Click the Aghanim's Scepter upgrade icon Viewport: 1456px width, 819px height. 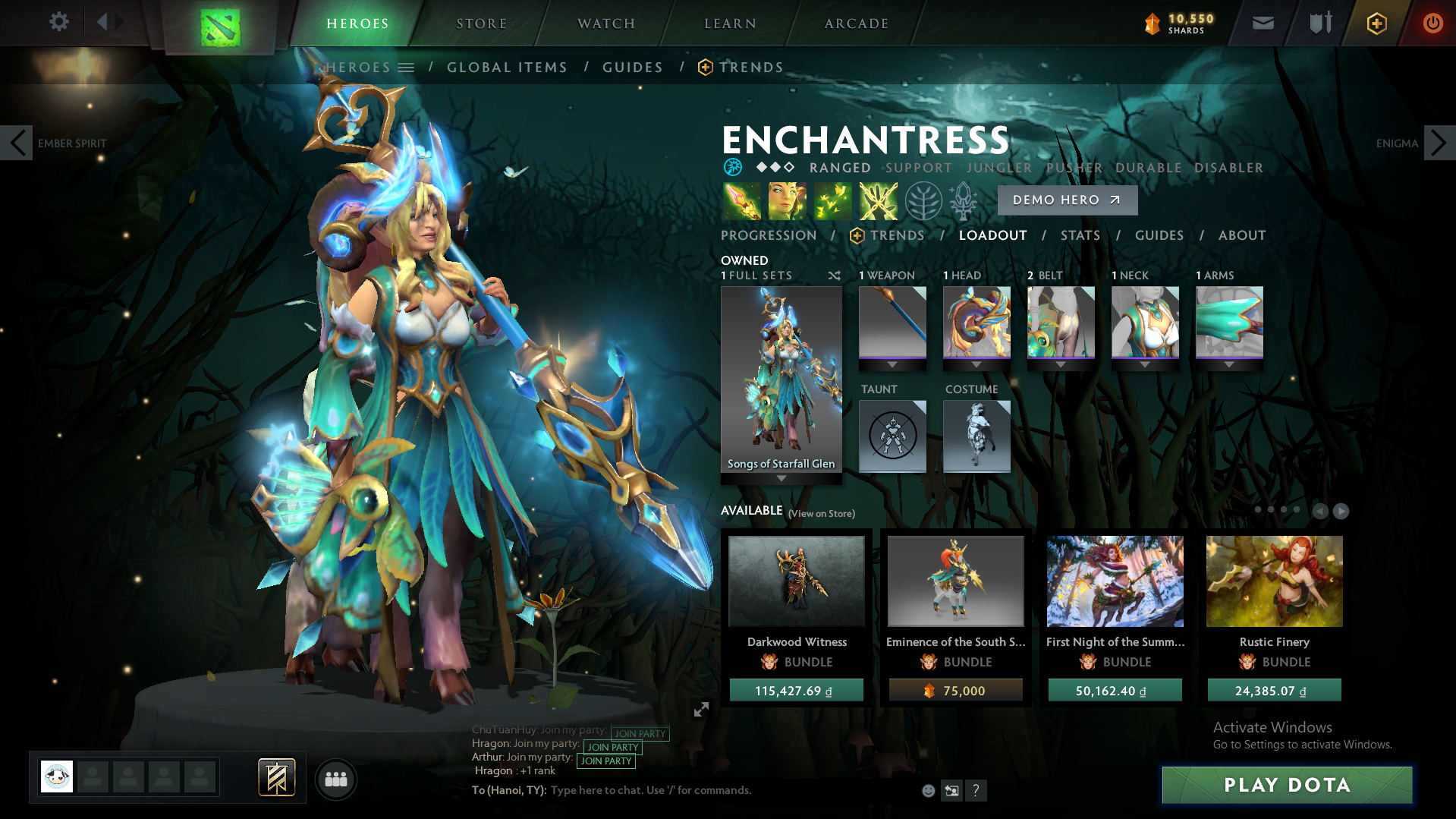[962, 200]
